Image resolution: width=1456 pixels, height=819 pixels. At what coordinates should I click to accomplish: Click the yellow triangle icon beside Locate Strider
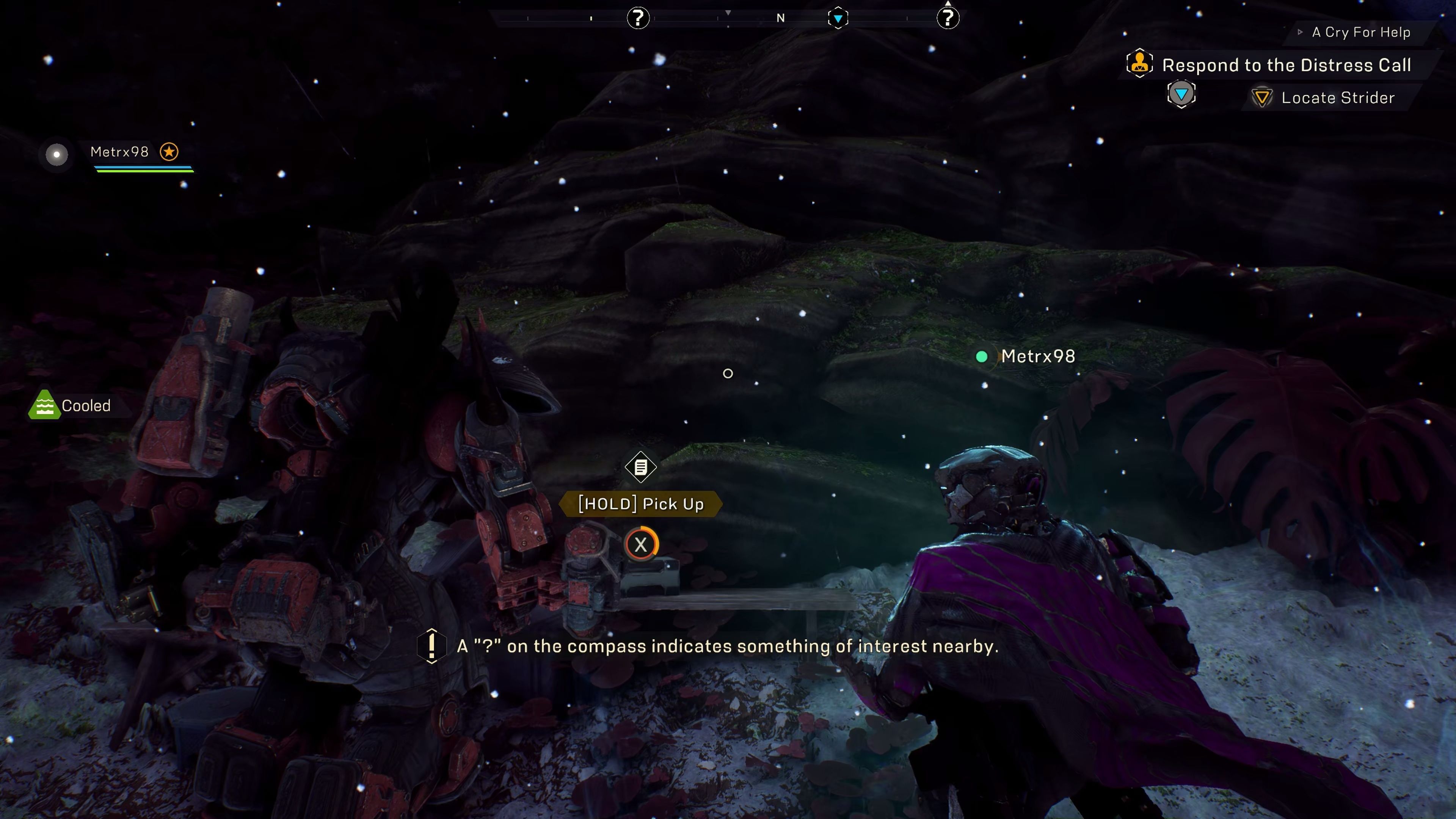click(x=1261, y=98)
